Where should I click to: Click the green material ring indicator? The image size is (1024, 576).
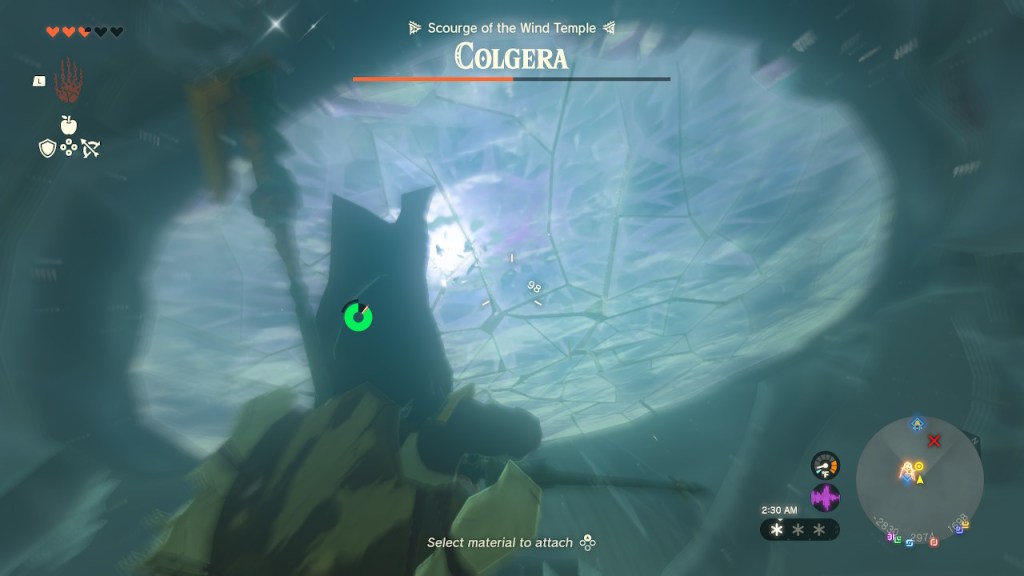coord(357,316)
